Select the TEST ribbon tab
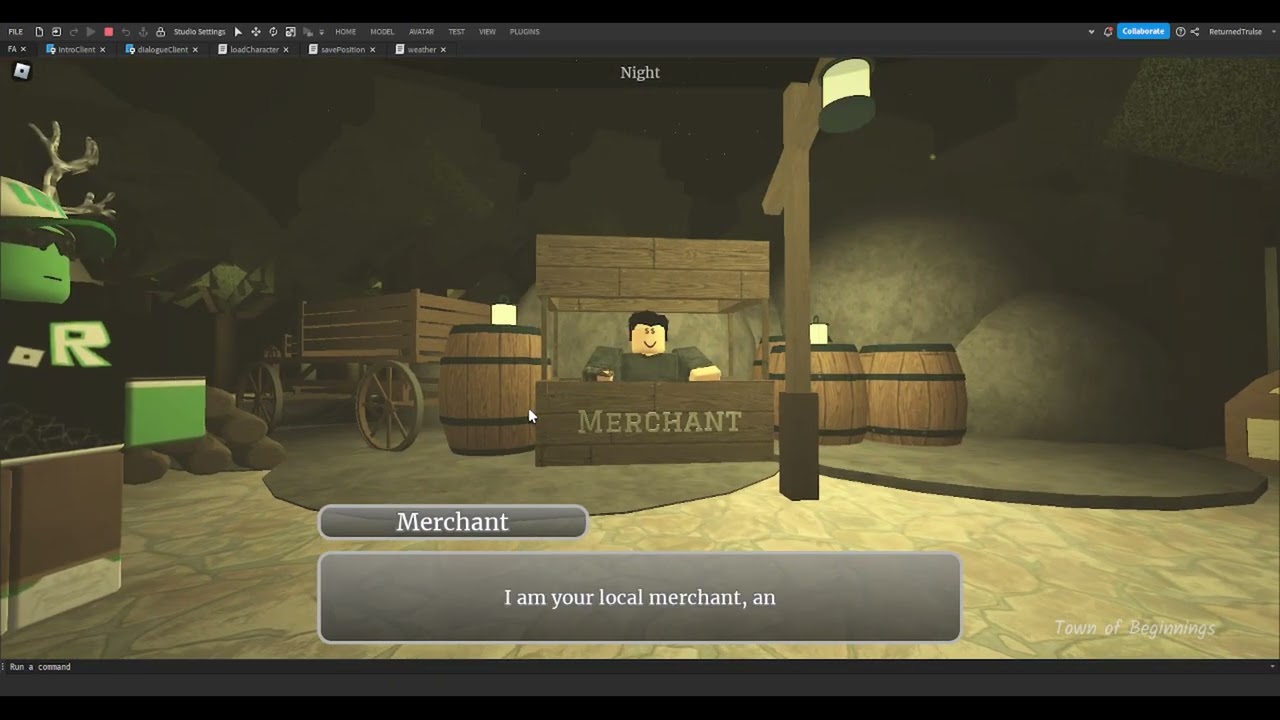 [x=456, y=32]
